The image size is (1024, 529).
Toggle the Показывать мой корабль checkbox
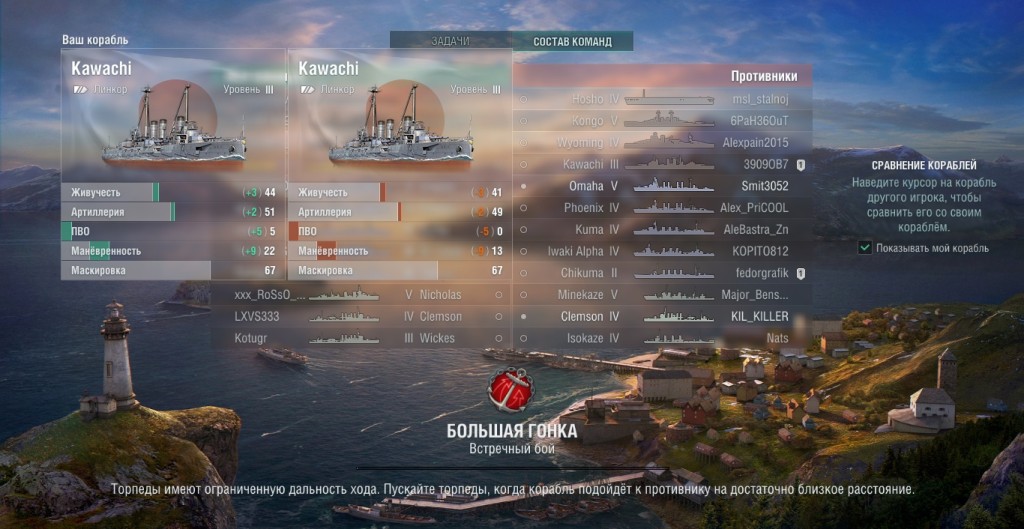(865, 248)
